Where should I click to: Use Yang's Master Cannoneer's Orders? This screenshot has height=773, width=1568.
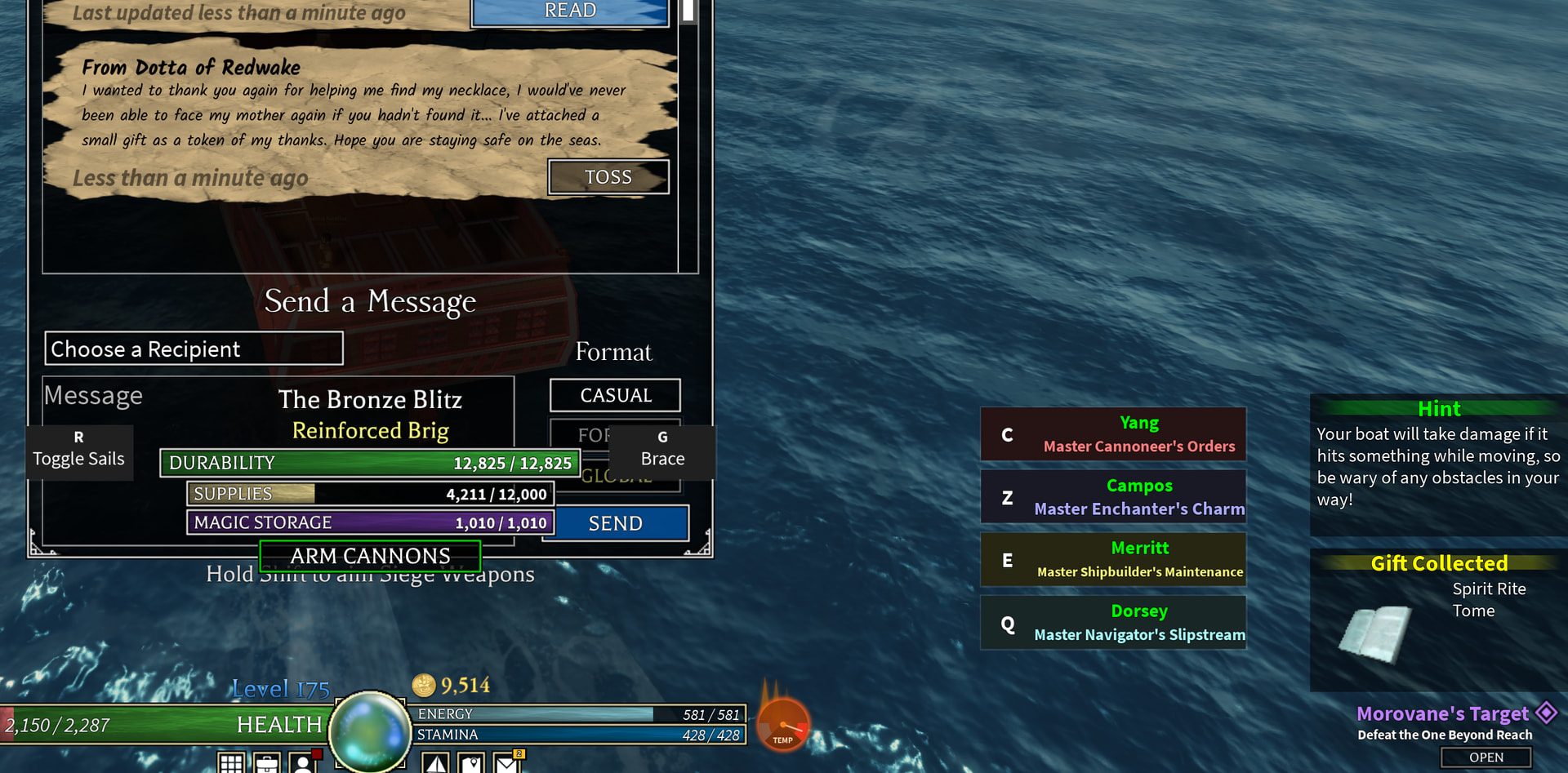click(1113, 434)
